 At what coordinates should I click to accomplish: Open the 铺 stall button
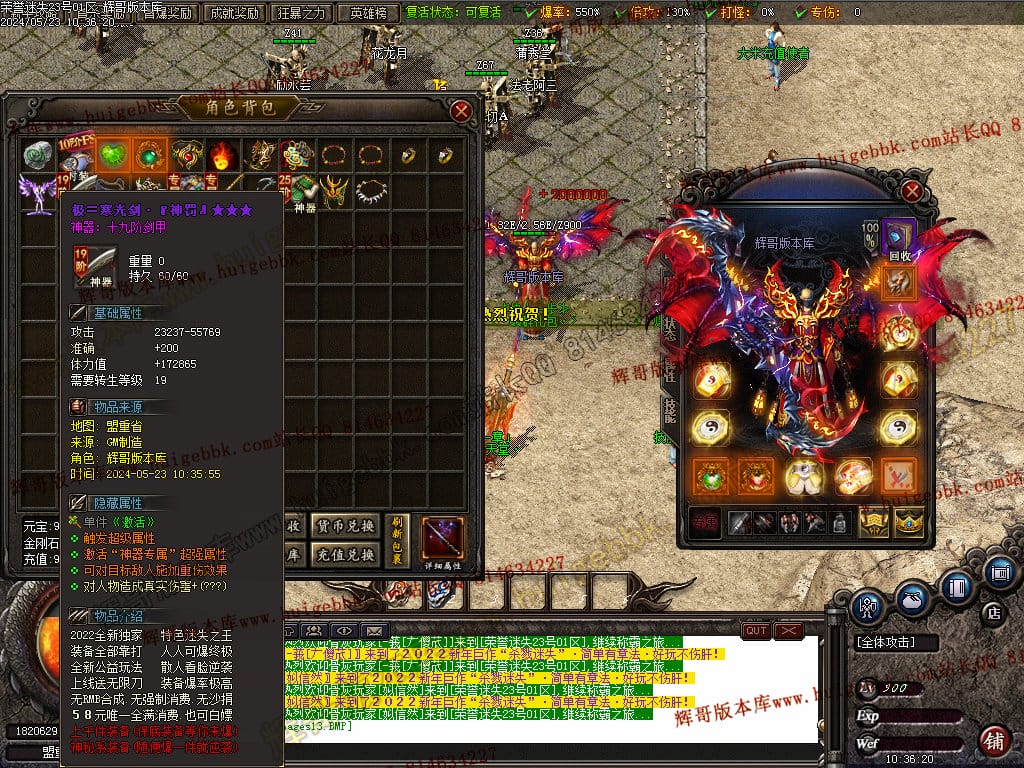tap(993, 741)
